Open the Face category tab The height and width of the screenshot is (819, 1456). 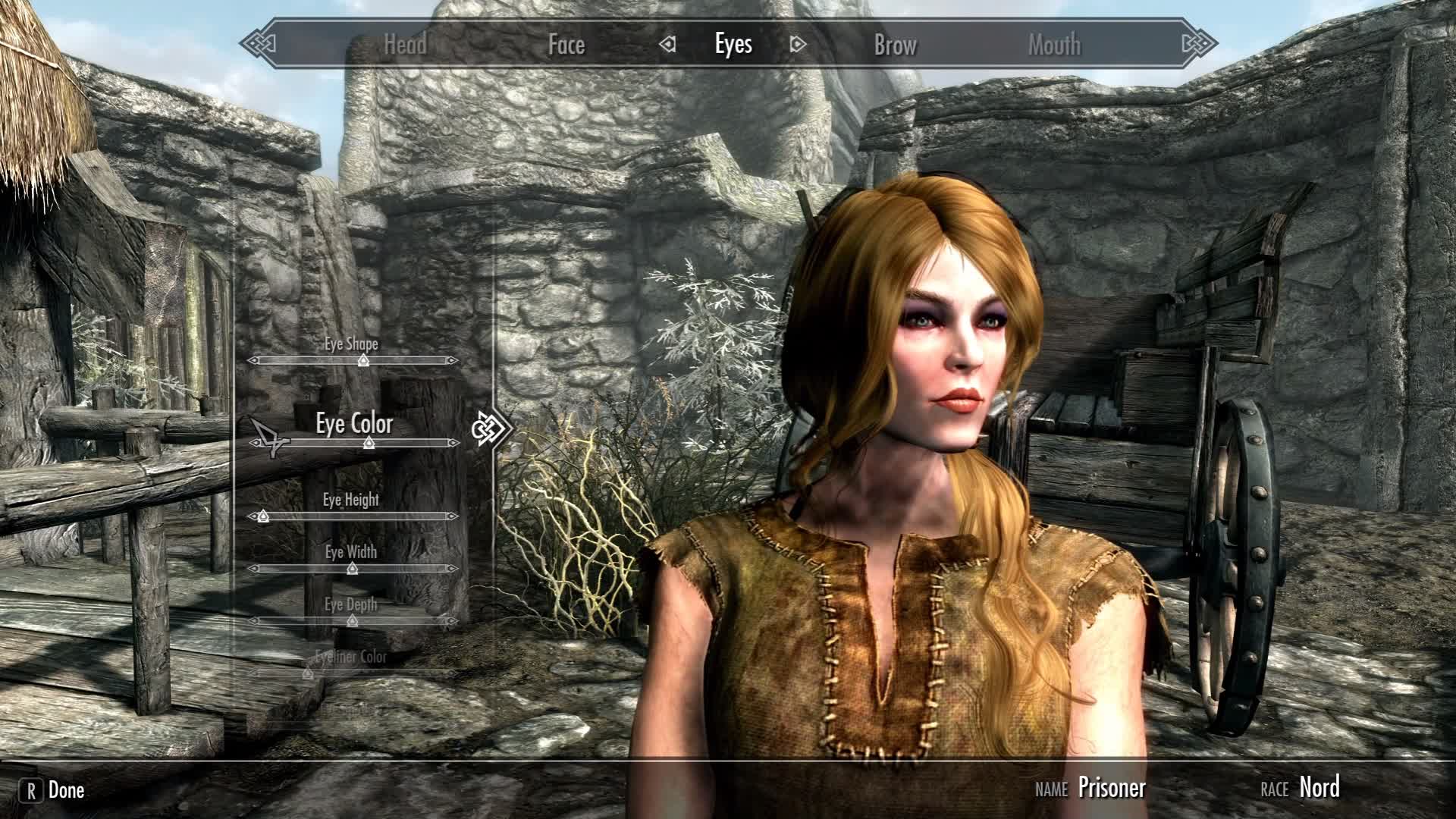click(566, 45)
